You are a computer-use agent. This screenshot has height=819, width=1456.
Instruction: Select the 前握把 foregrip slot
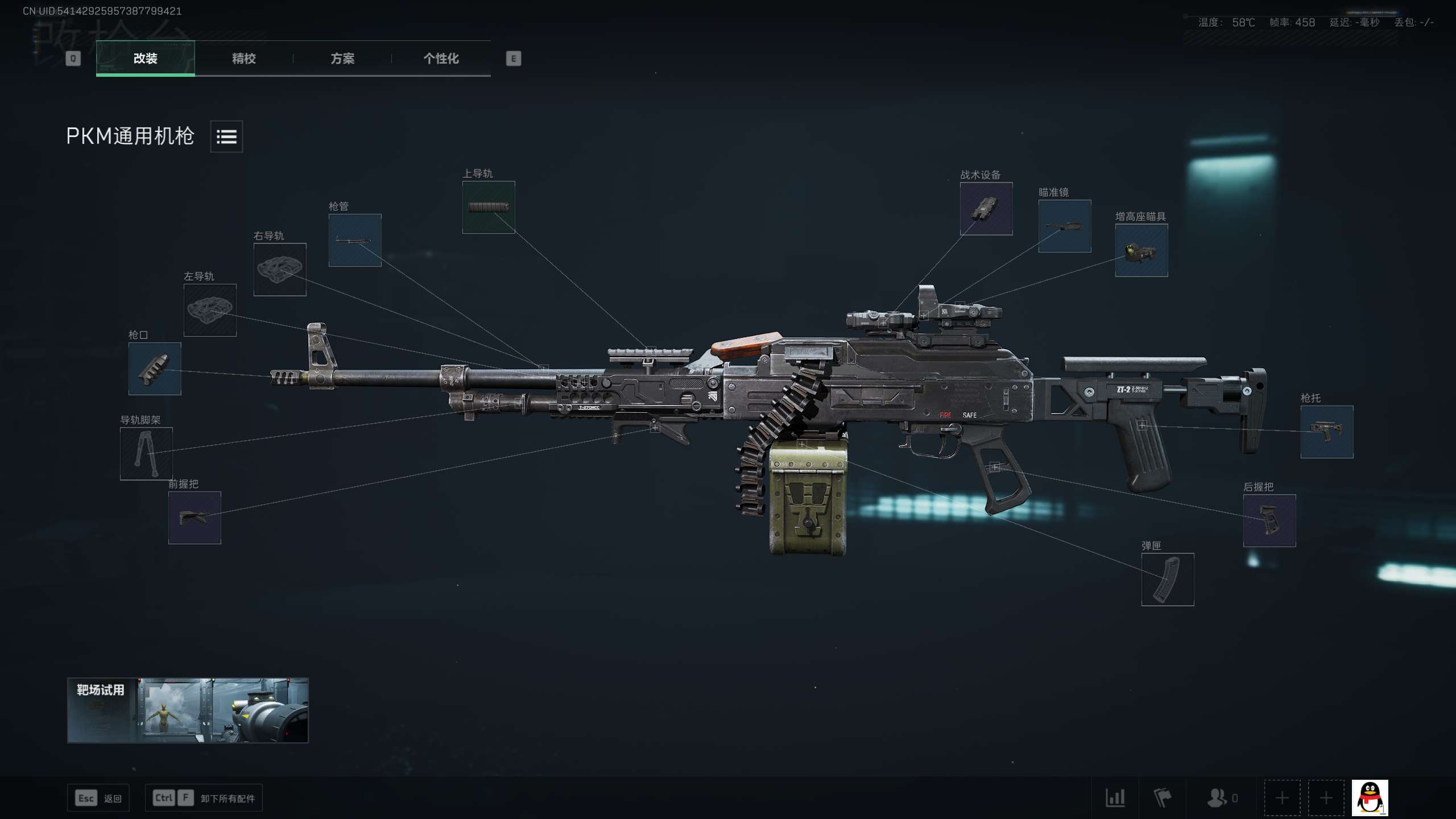195,518
